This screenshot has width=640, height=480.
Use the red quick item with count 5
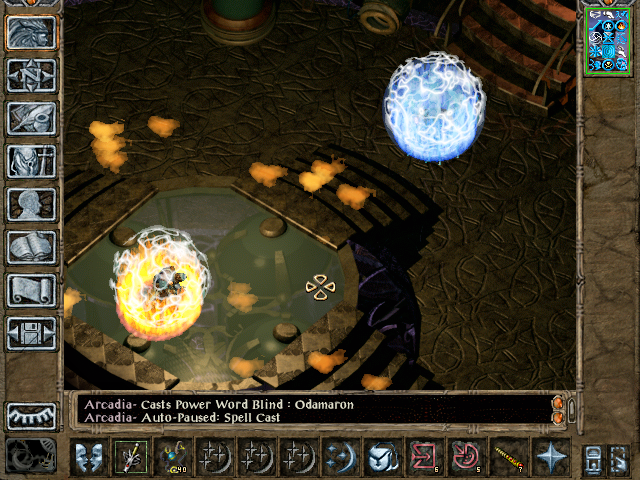point(466,456)
